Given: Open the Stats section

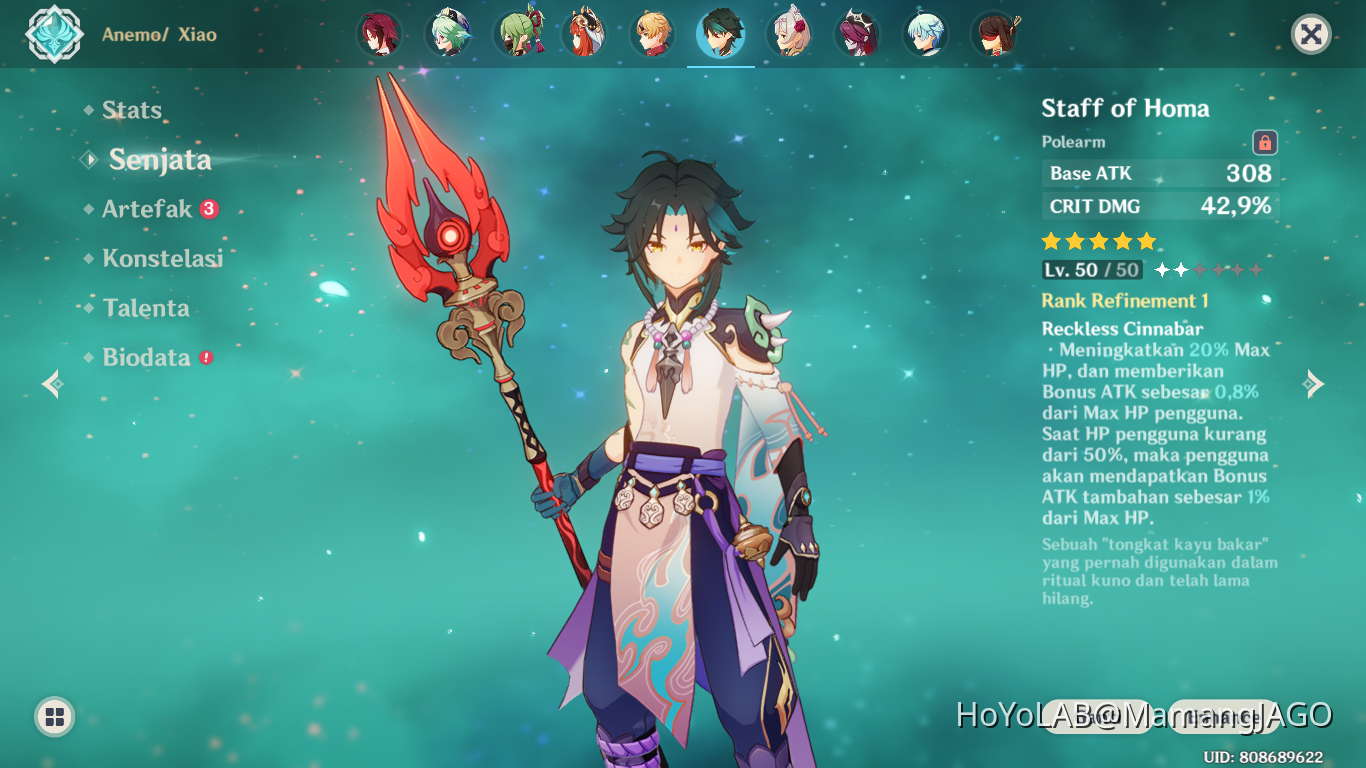Looking at the screenshot, I should 132,110.
